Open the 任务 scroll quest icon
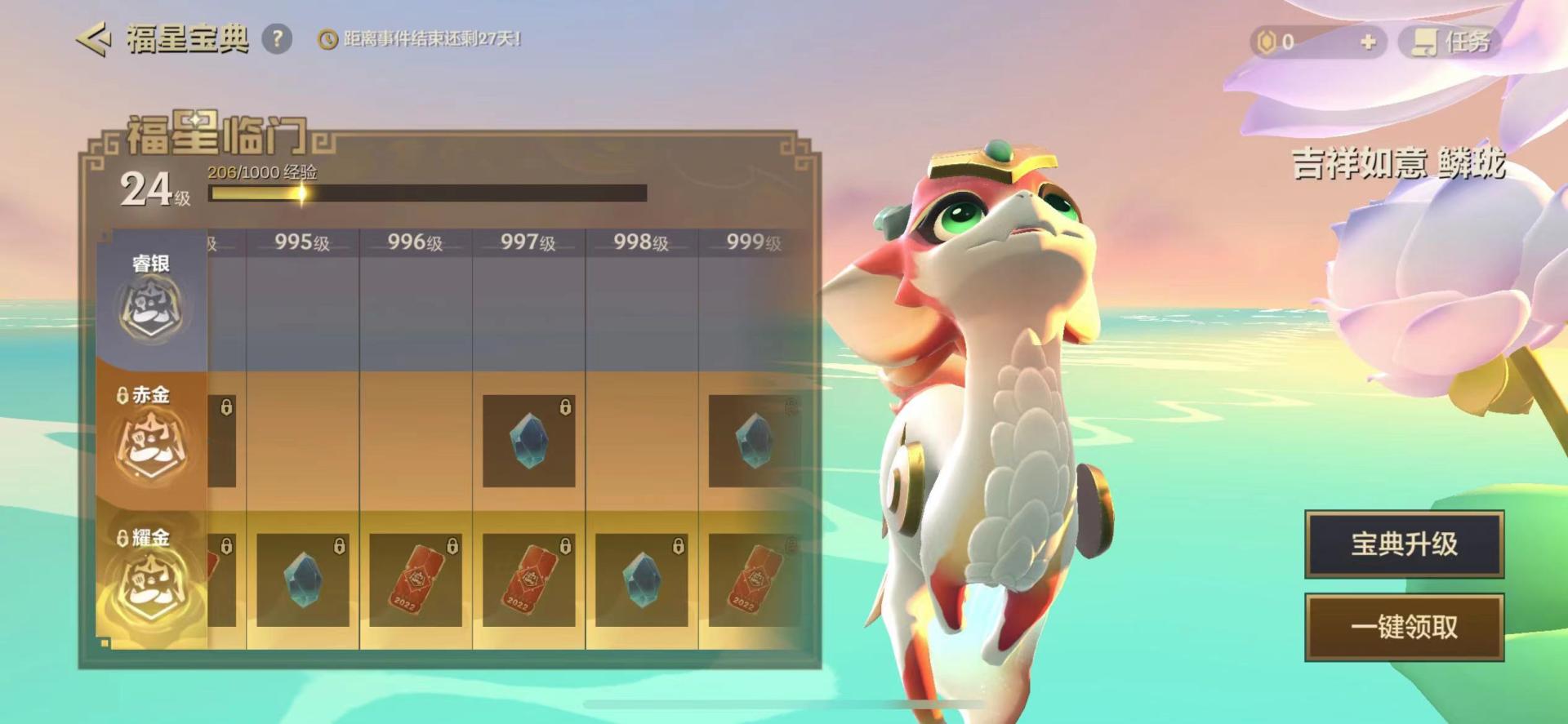Image resolution: width=1568 pixels, height=724 pixels. (x=1424, y=43)
